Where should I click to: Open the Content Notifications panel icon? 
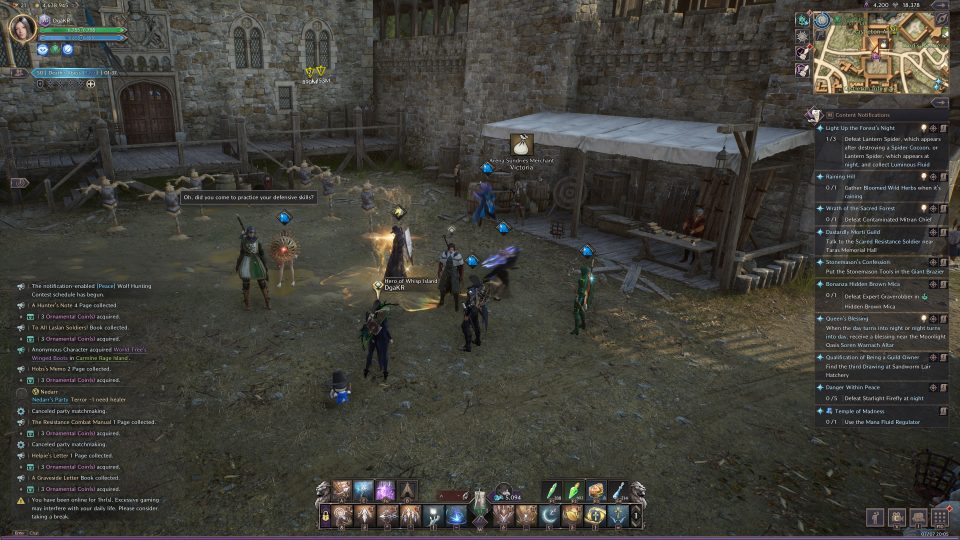[818, 115]
